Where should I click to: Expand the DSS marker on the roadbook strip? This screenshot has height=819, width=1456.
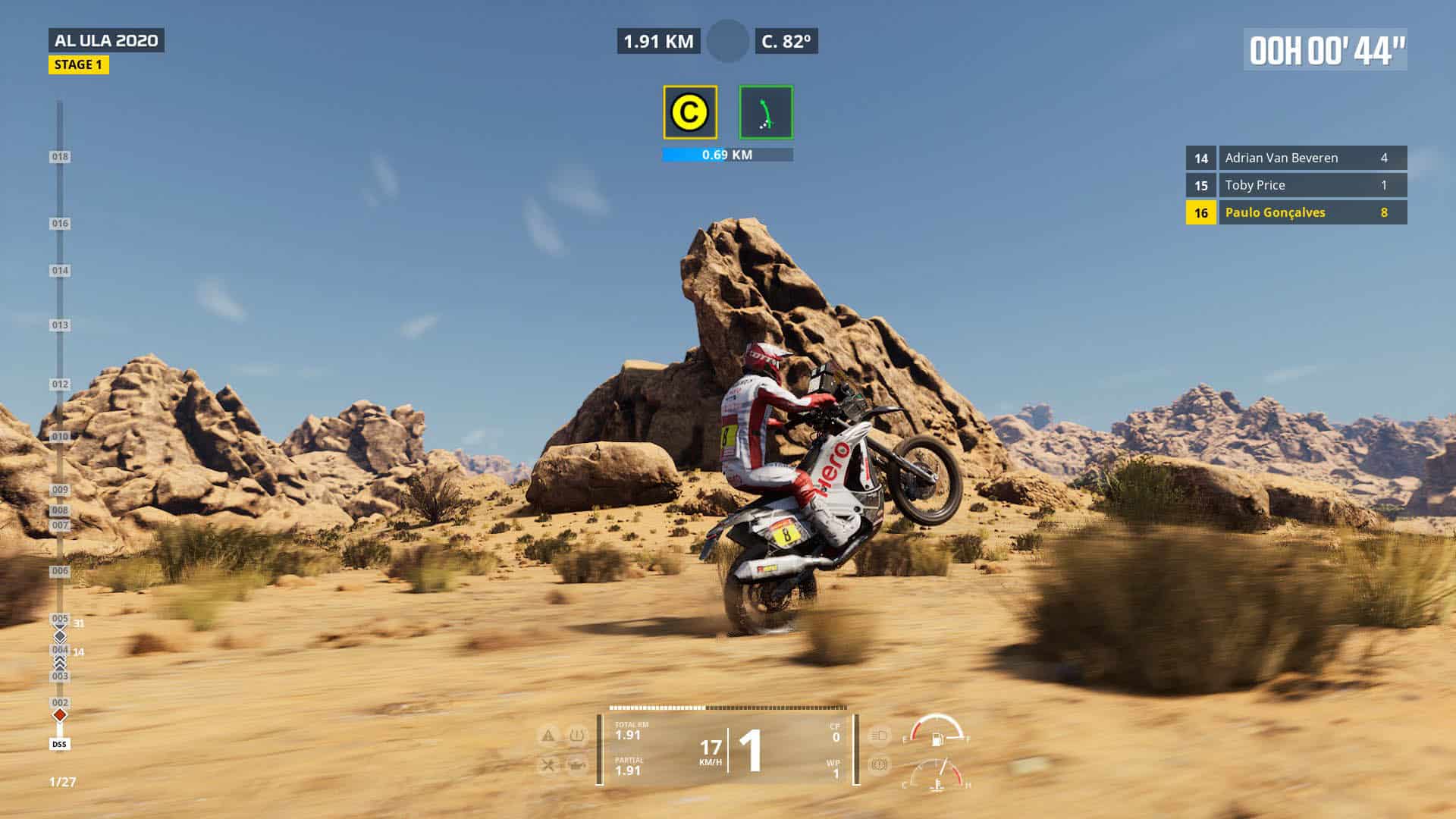click(58, 744)
